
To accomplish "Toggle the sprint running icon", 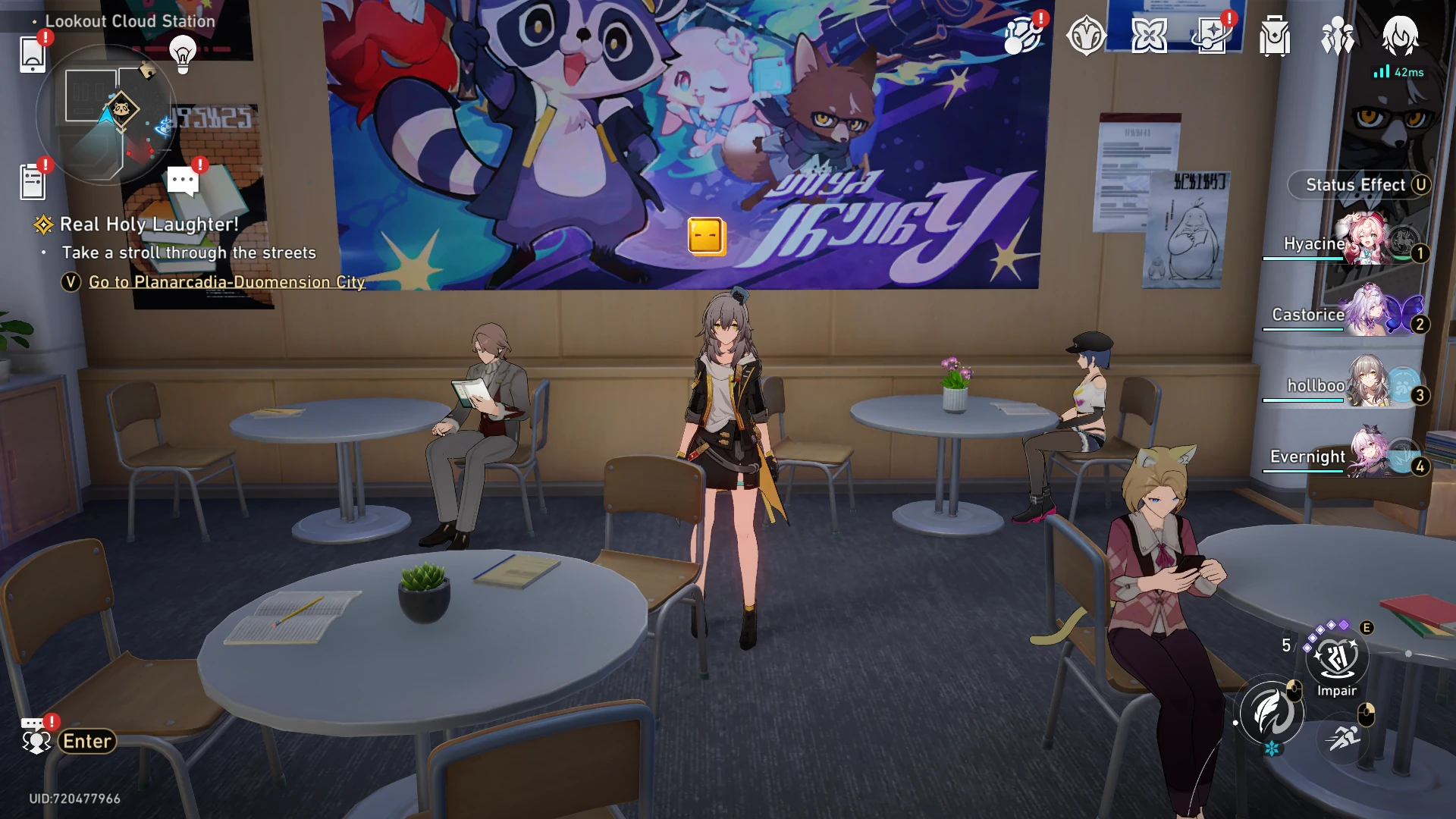I will click(1345, 736).
